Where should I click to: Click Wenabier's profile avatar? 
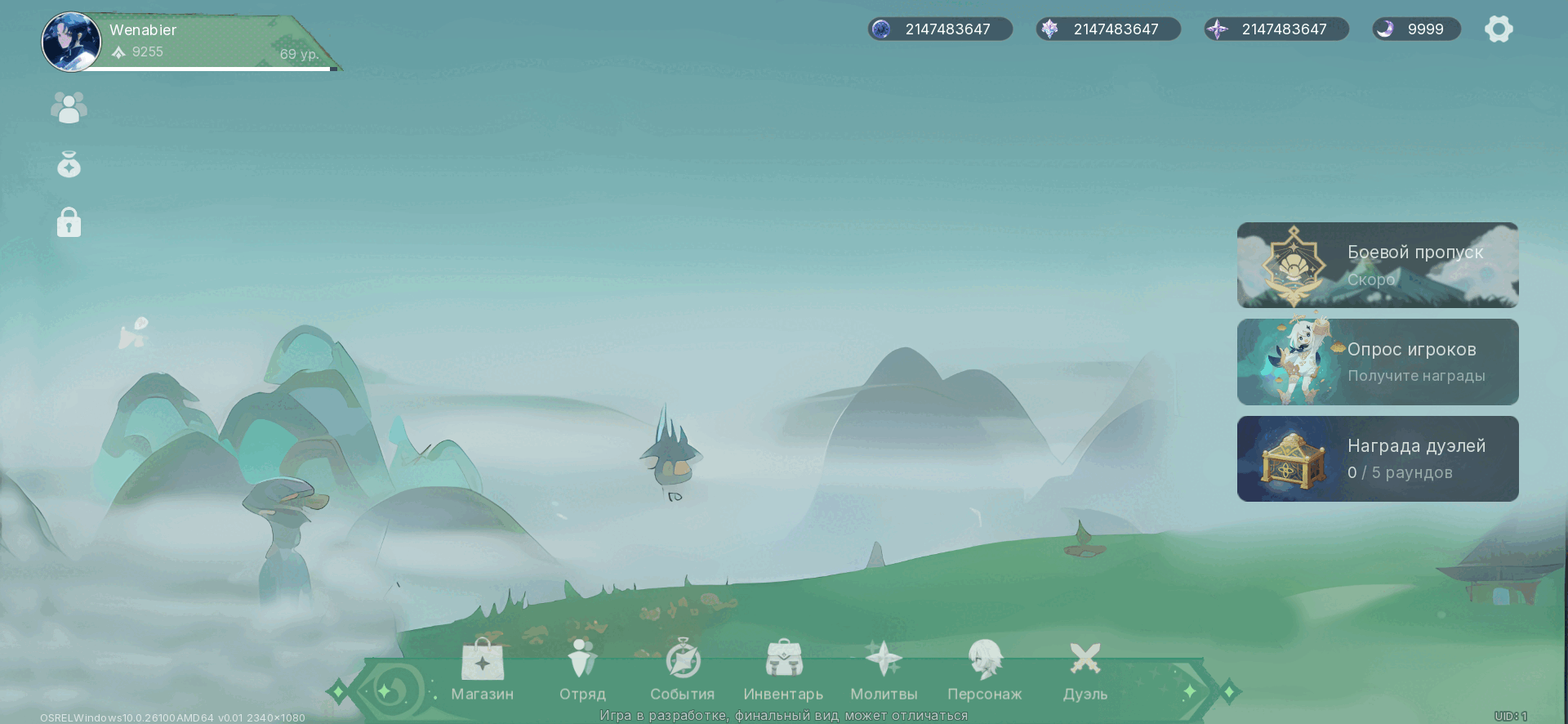[x=72, y=42]
